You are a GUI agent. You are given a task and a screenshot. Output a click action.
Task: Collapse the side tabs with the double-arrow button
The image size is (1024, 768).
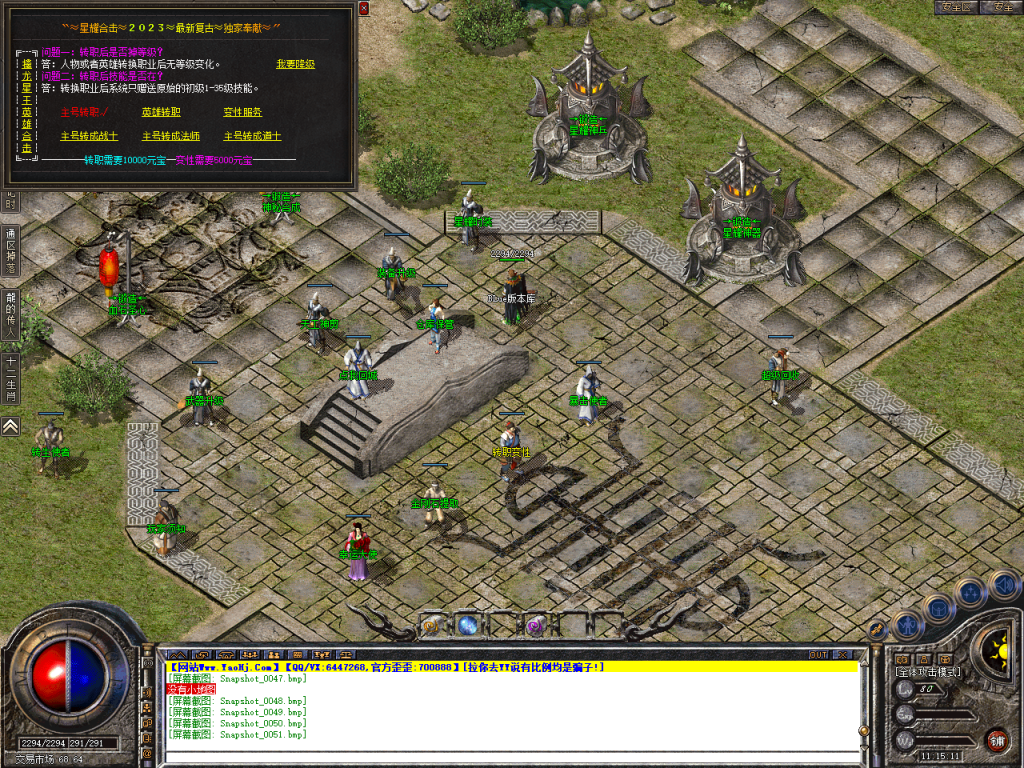coord(11,426)
